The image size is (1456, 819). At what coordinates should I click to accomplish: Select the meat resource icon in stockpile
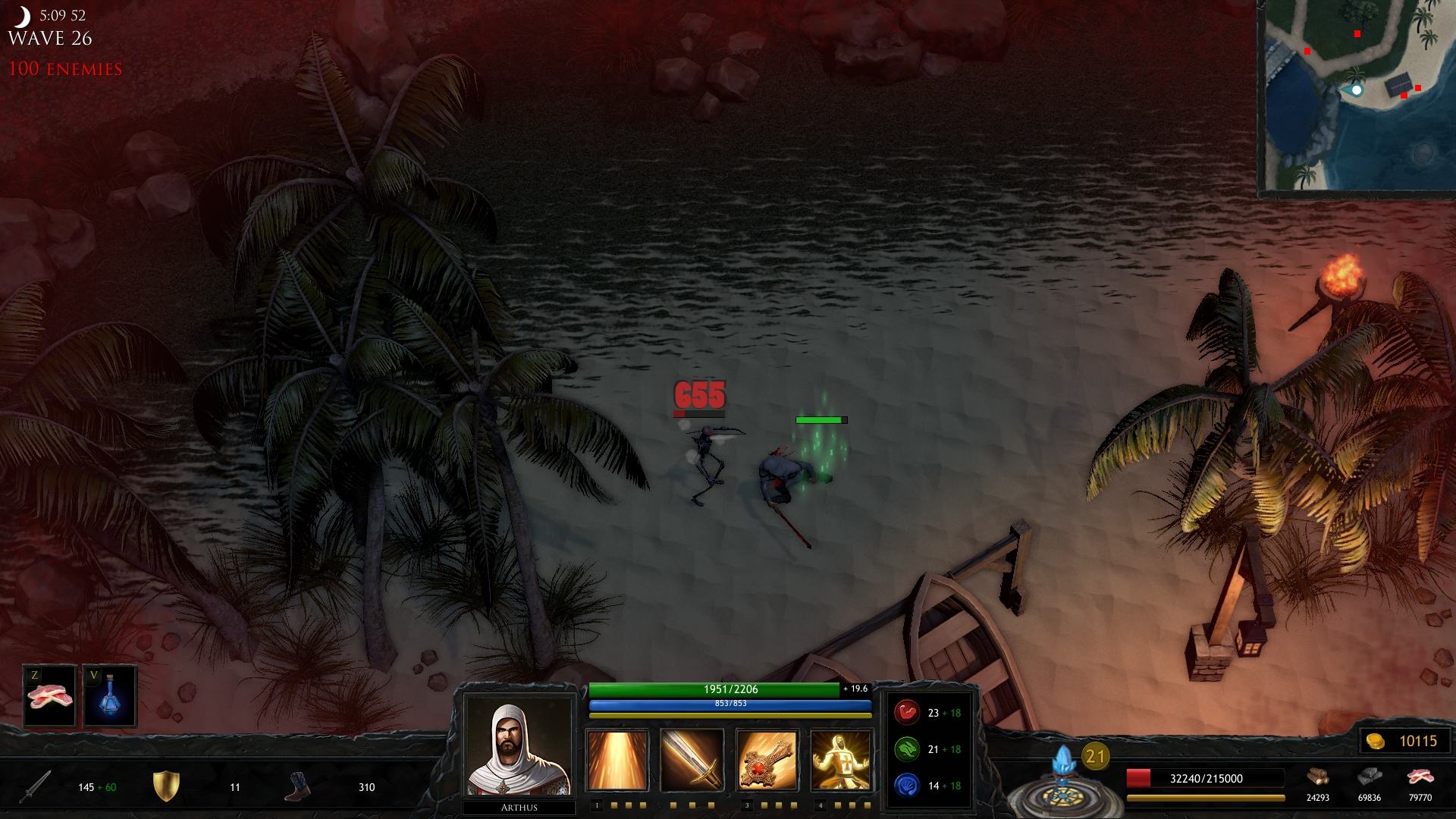pos(1420,778)
